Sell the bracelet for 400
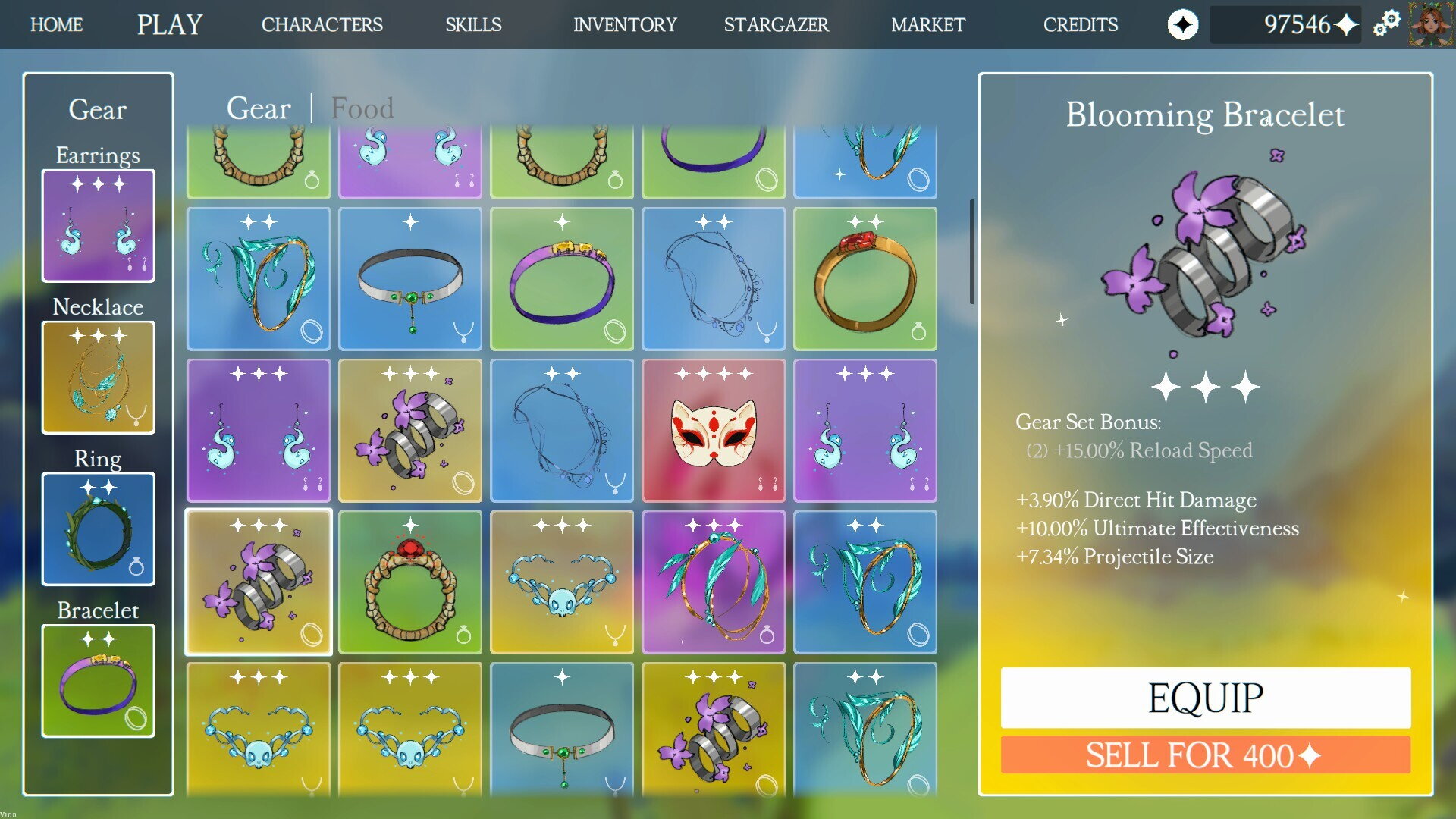The width and height of the screenshot is (1456, 819). click(x=1205, y=755)
